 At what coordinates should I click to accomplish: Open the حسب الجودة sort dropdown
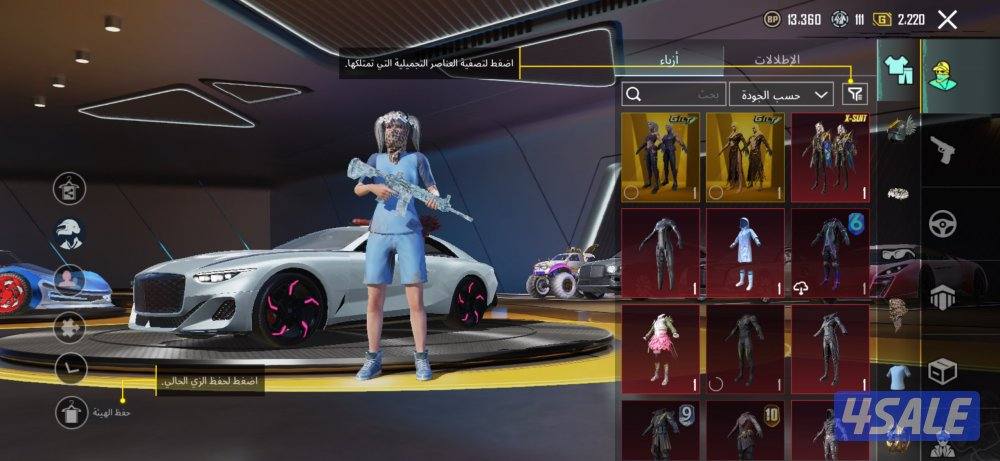[x=781, y=94]
